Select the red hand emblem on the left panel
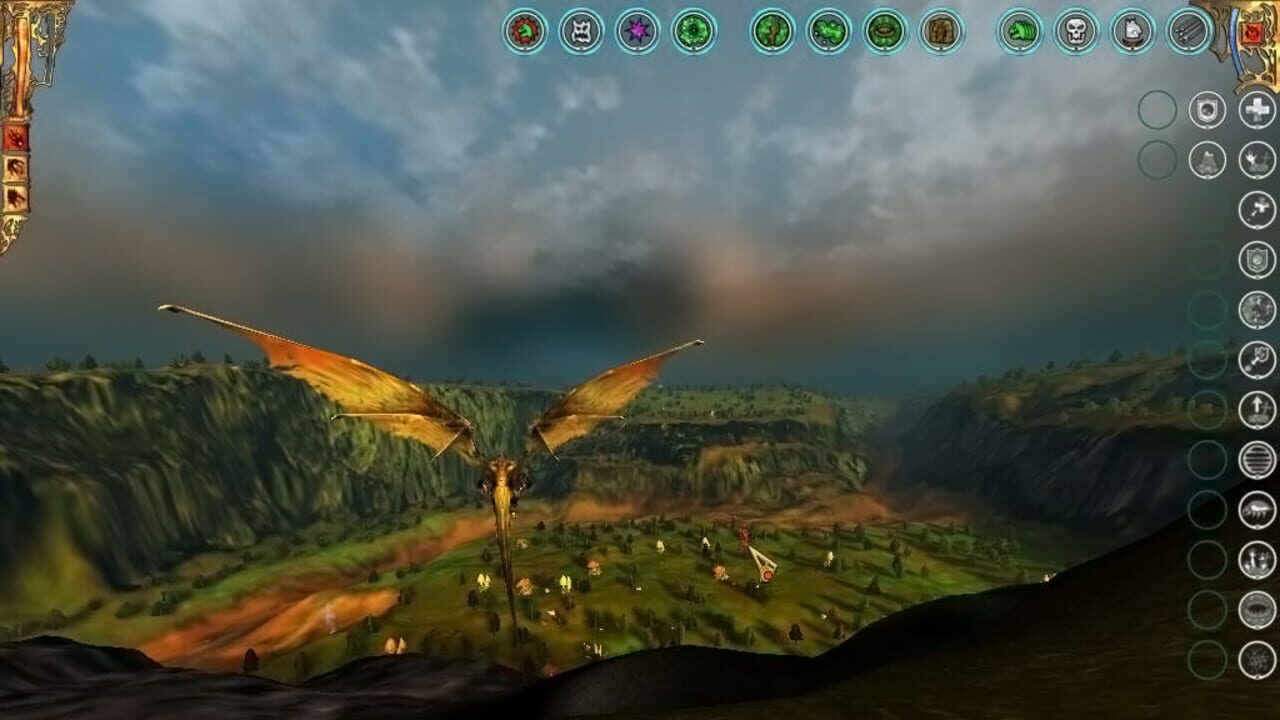 coord(15,136)
